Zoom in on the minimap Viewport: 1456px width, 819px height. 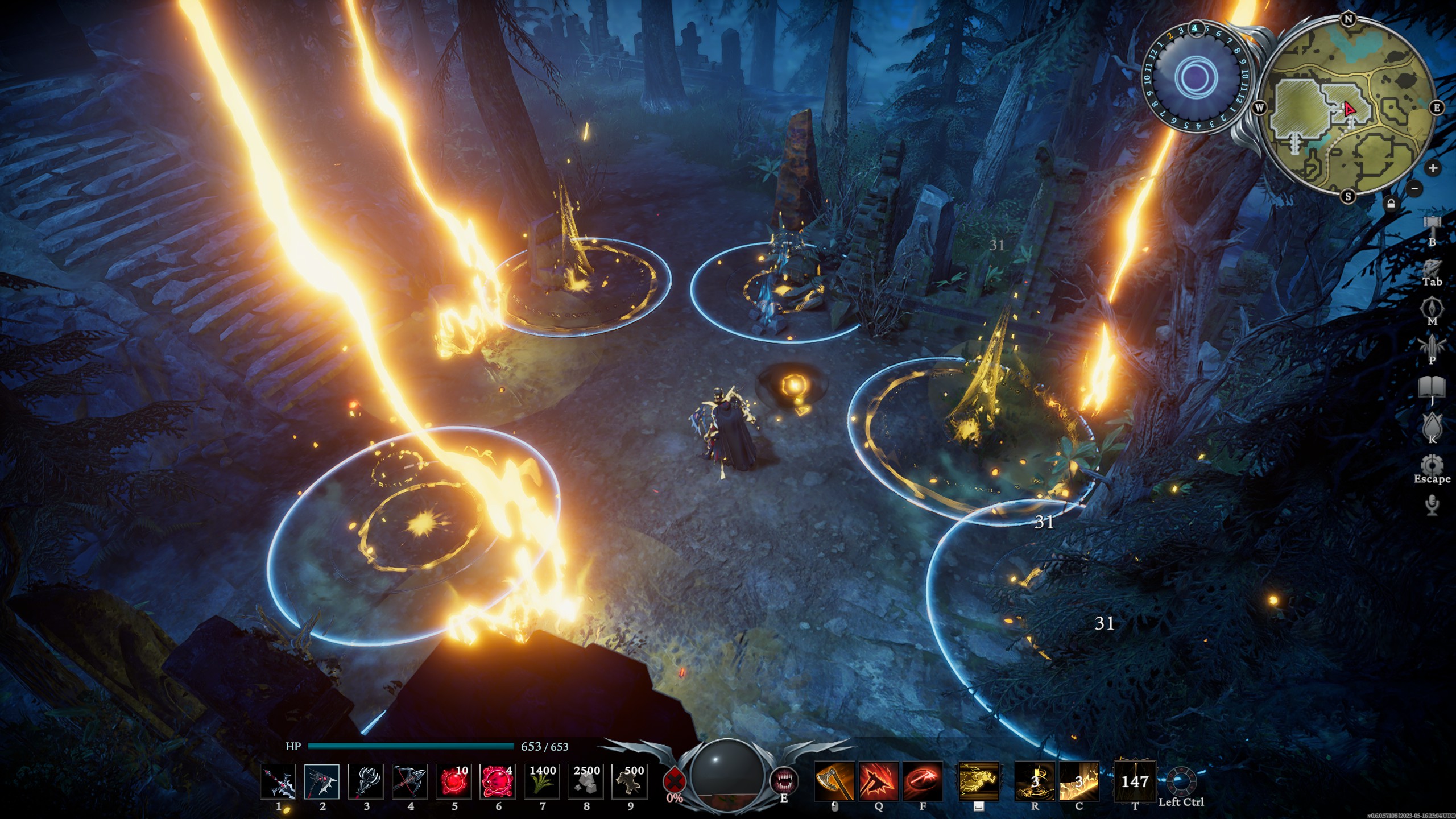(x=1433, y=168)
